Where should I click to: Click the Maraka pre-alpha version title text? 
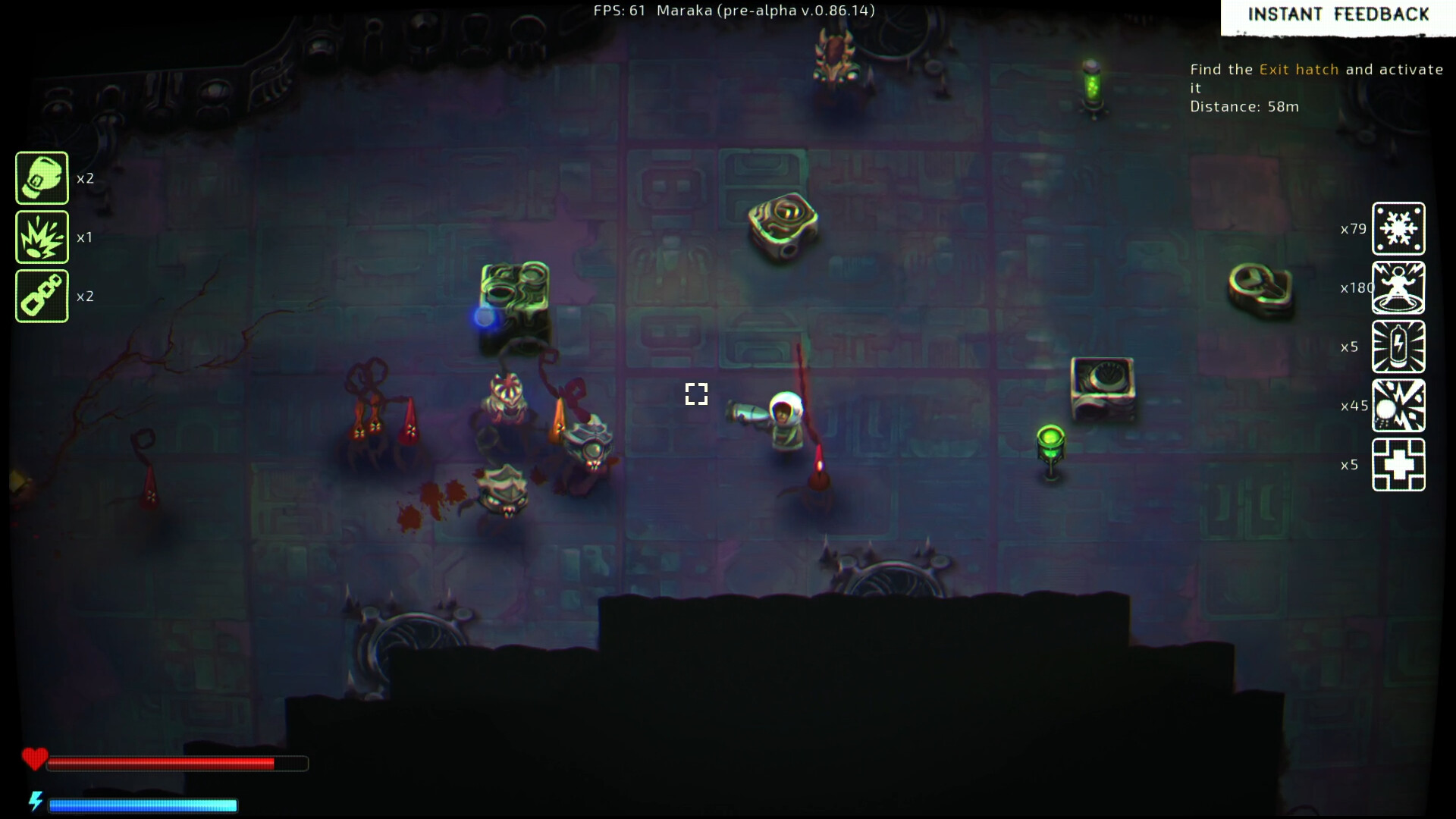coord(766,11)
